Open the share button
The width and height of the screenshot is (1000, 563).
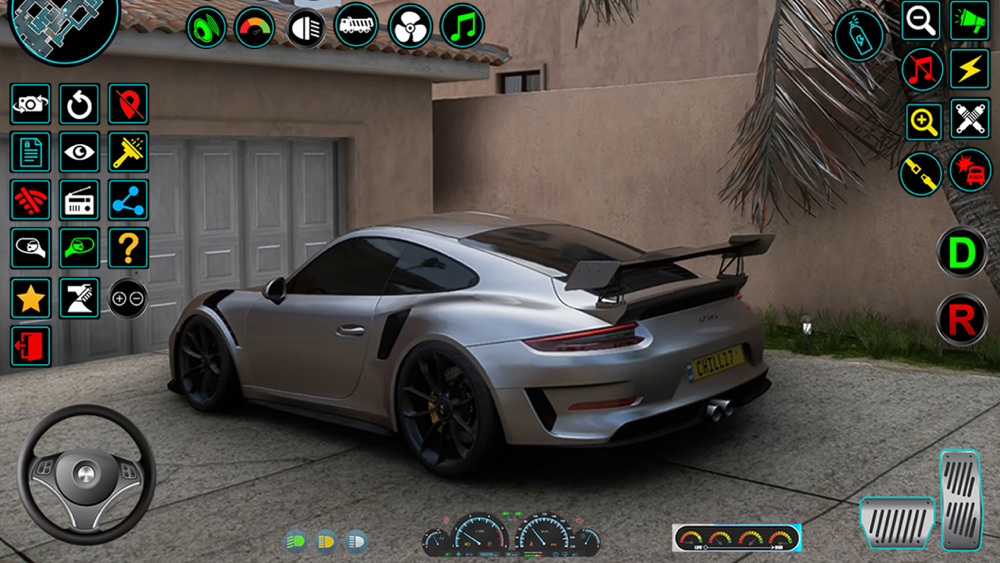[x=128, y=200]
